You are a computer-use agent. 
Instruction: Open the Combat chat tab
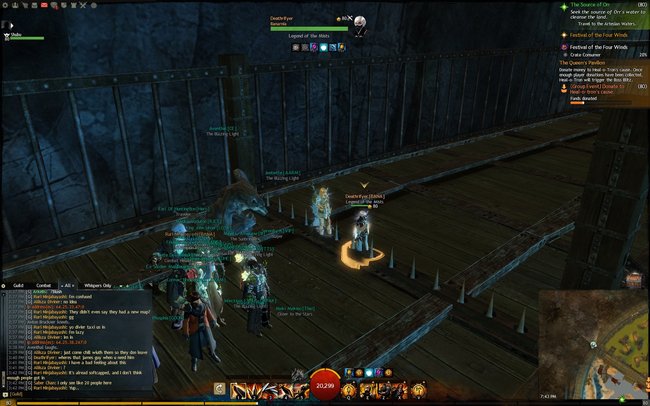pos(46,285)
